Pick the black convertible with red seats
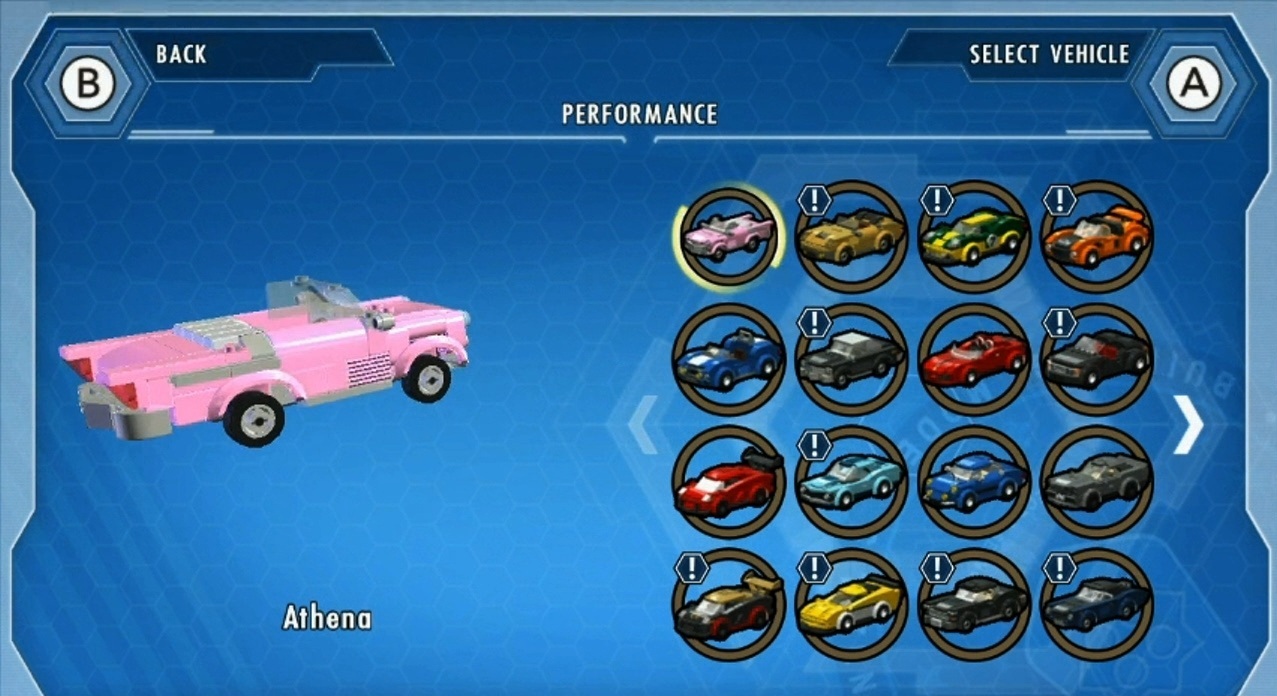 click(x=1097, y=359)
